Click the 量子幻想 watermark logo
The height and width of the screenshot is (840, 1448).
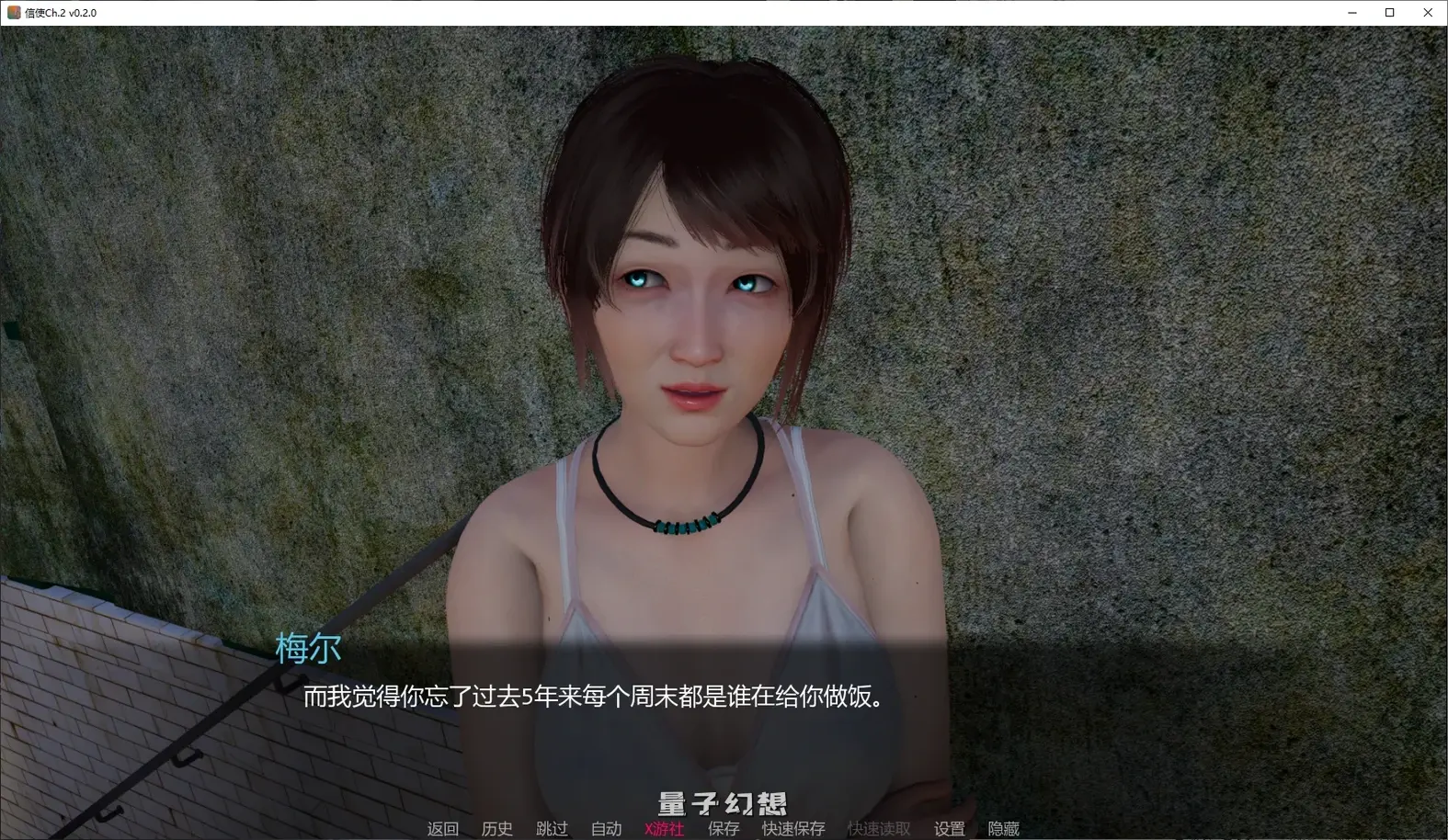pyautogui.click(x=723, y=800)
